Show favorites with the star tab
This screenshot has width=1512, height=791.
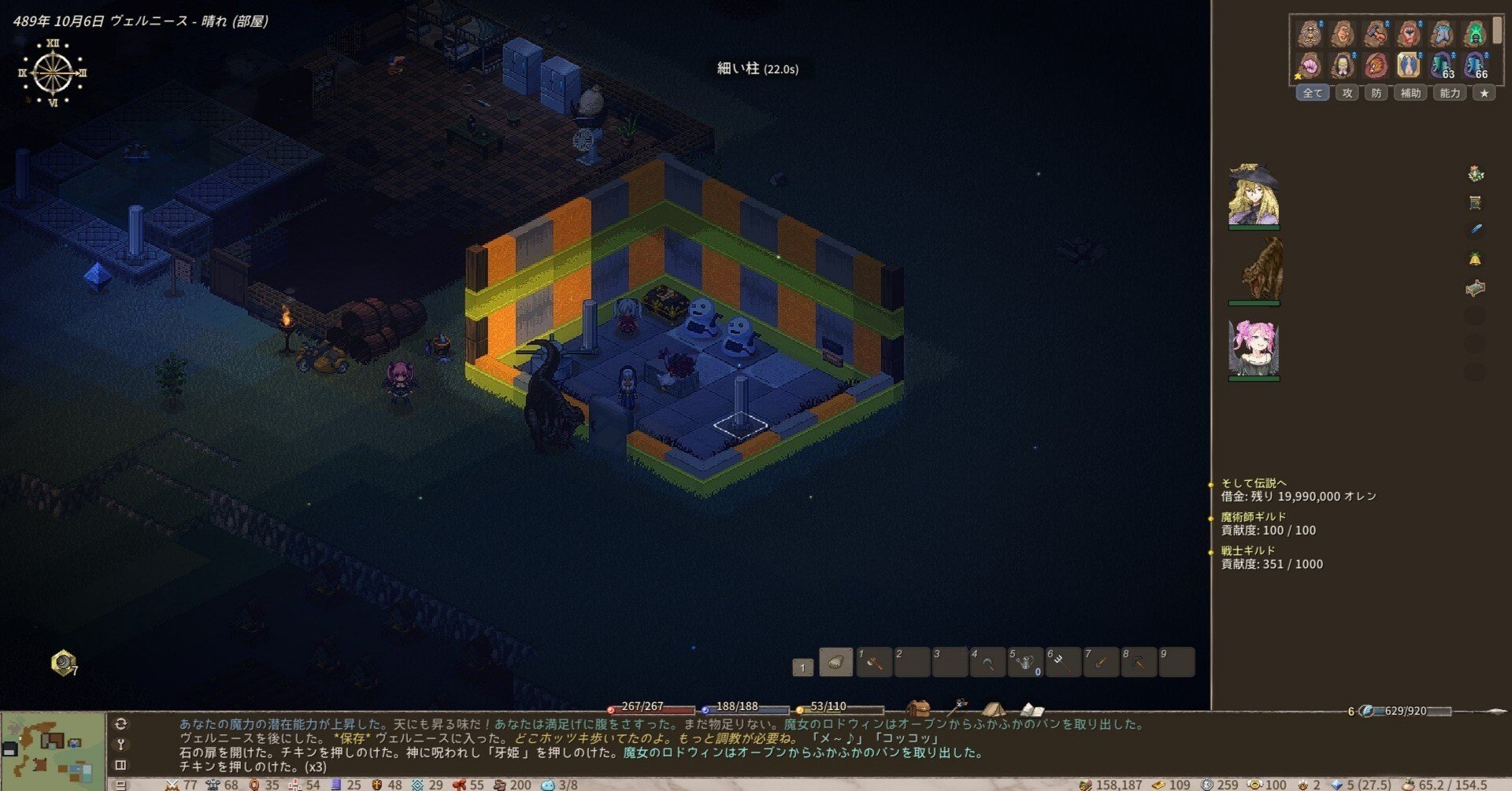point(1484,93)
